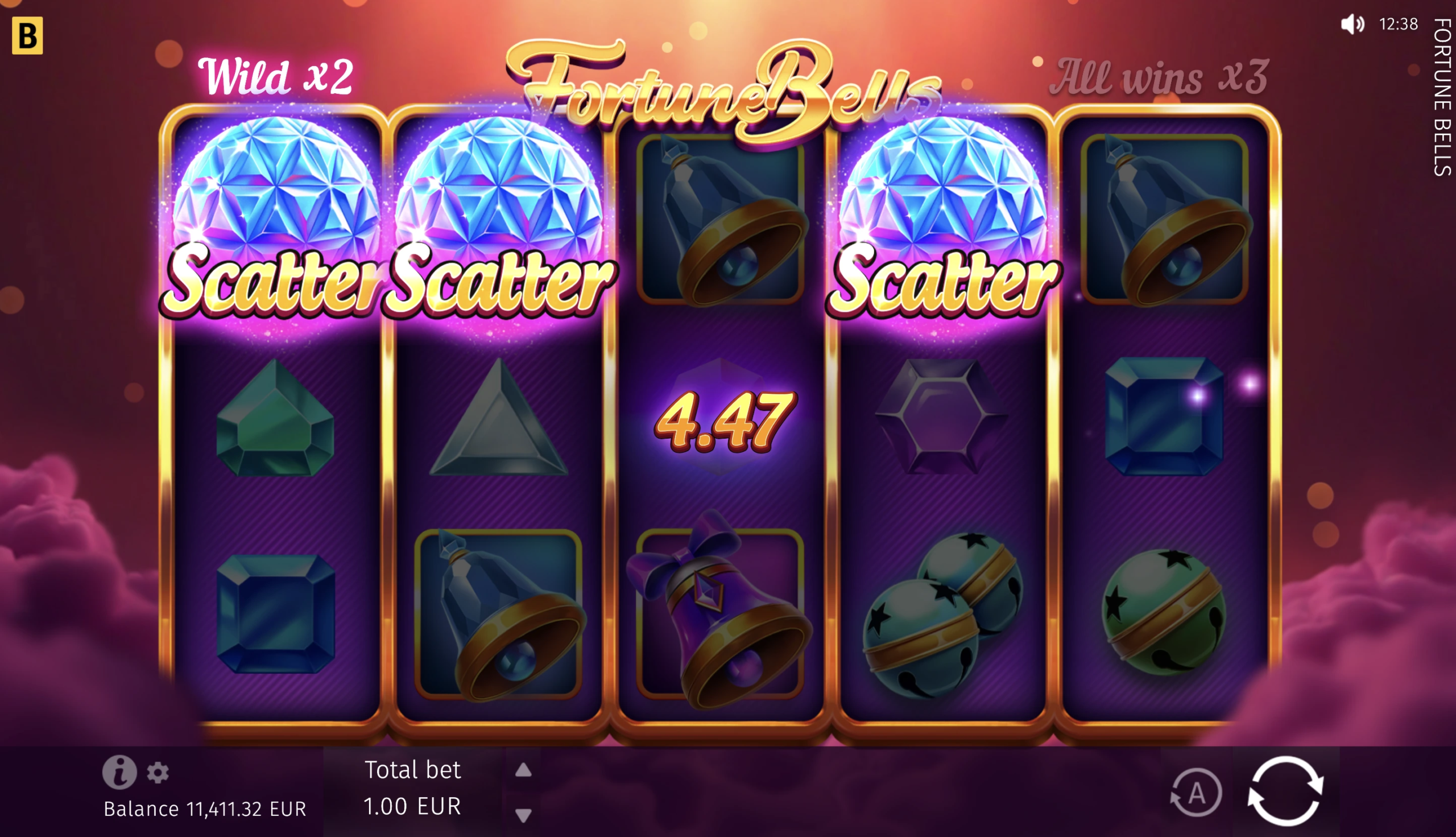The image size is (1456, 837).
Task: Open the settings gear menu
Action: point(158,773)
